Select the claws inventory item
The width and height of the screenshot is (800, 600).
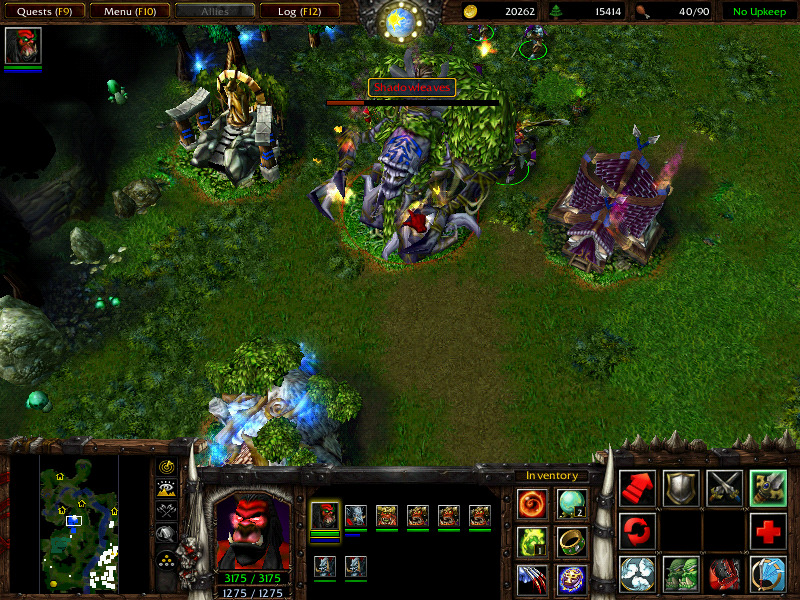click(533, 579)
